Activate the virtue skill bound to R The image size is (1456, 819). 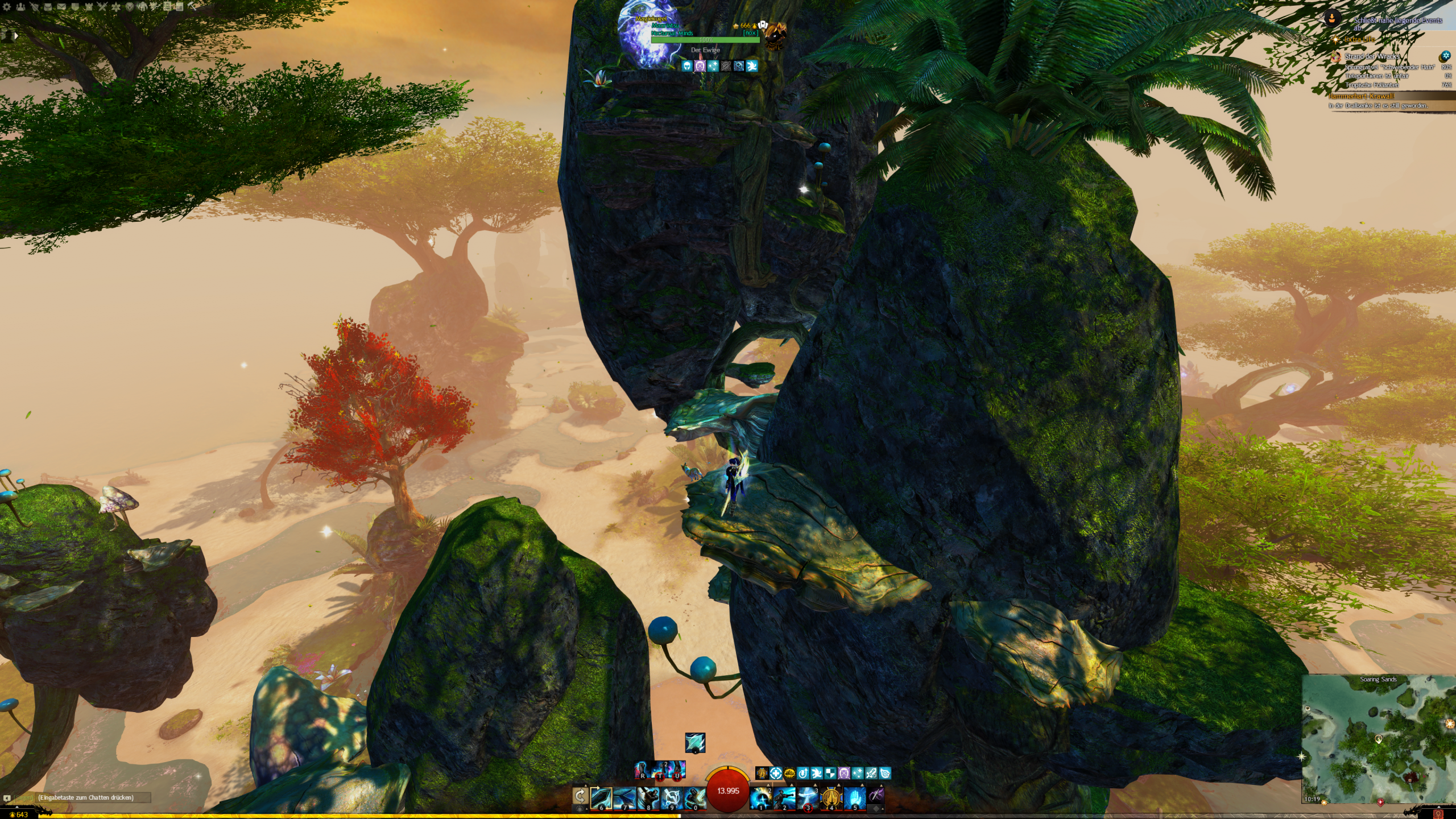tap(643, 771)
